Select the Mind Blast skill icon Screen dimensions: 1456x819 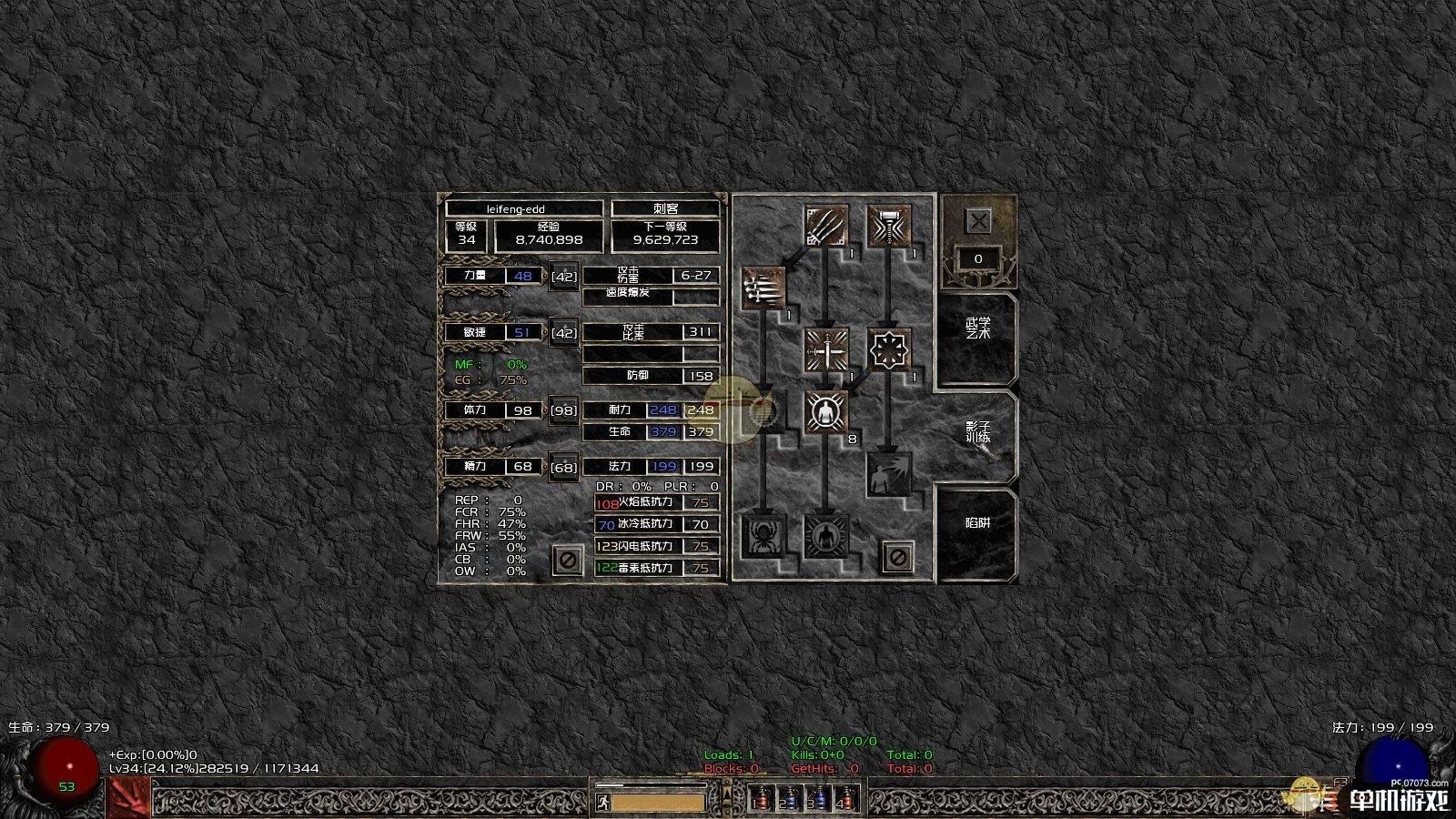889,474
